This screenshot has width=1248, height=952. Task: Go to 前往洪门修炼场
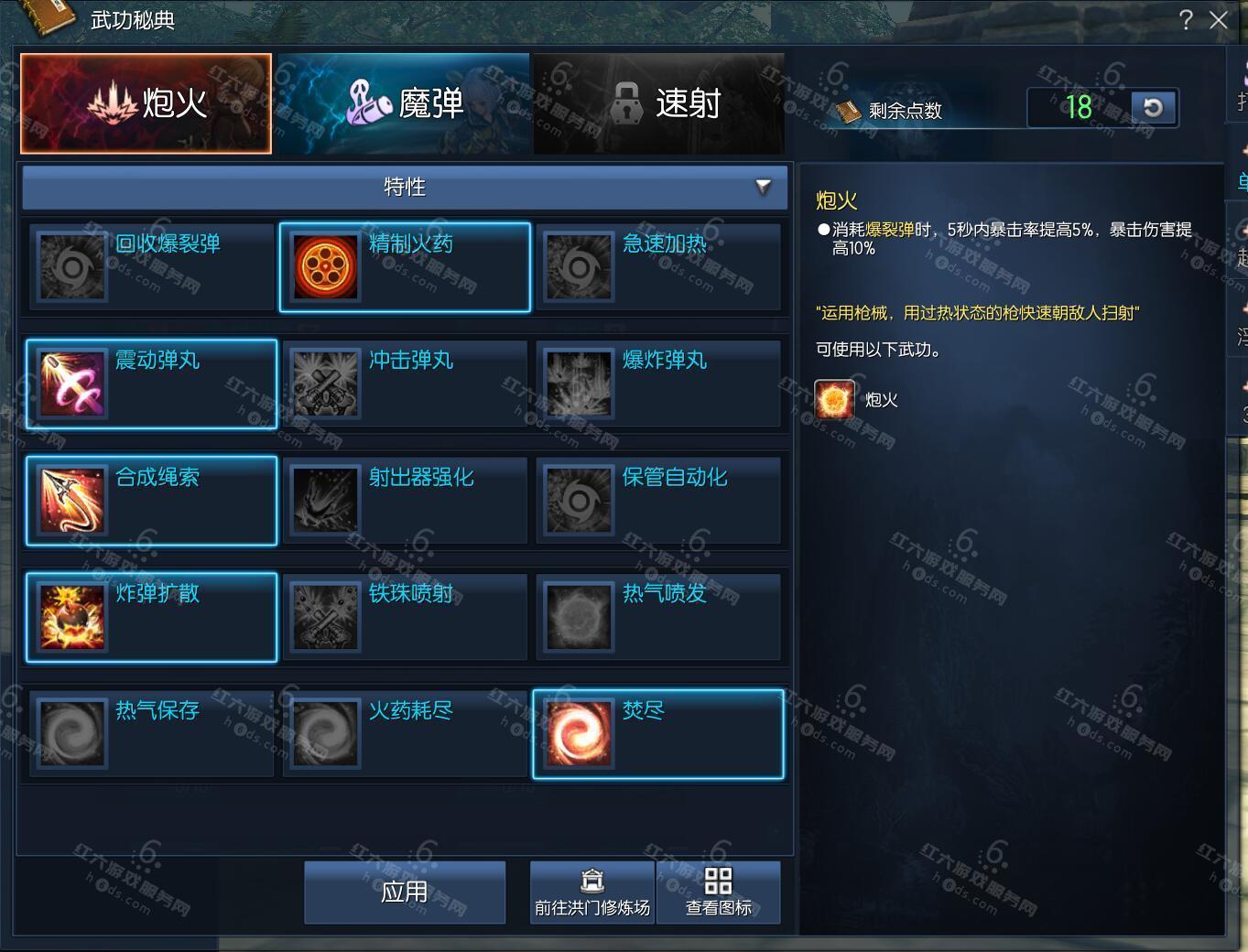point(592,892)
